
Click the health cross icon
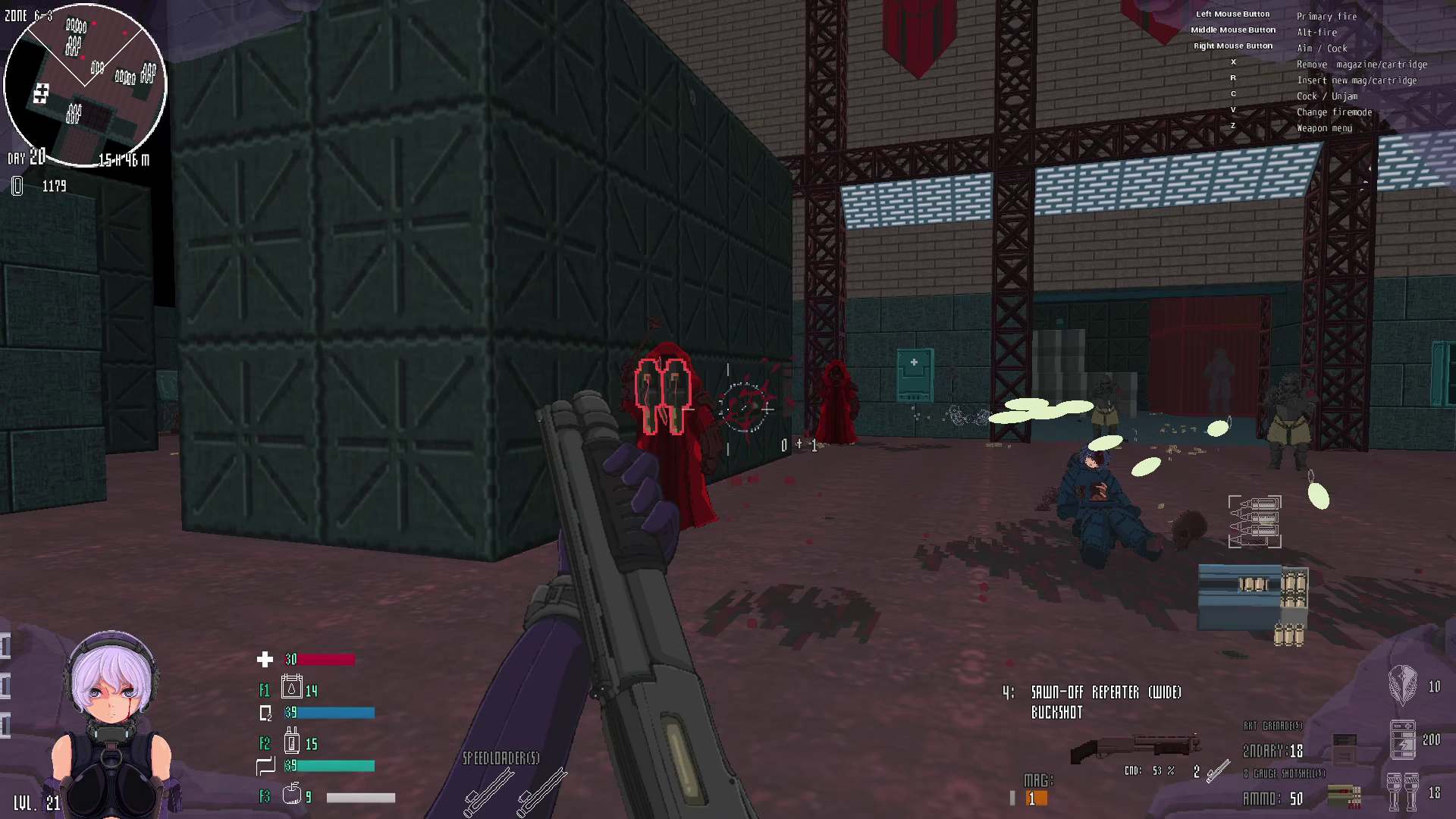pos(265,660)
